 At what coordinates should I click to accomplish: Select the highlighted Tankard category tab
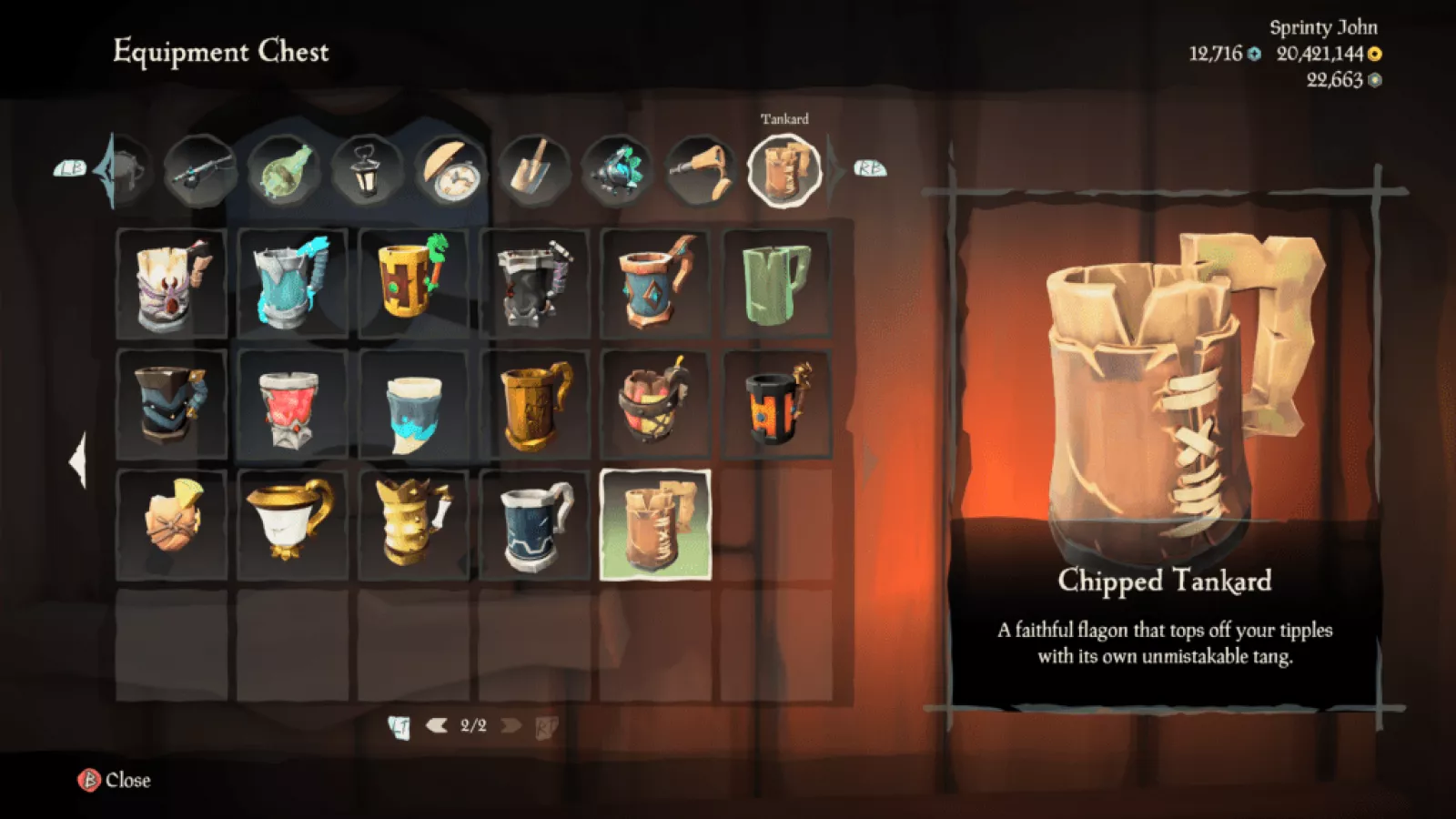tap(784, 170)
